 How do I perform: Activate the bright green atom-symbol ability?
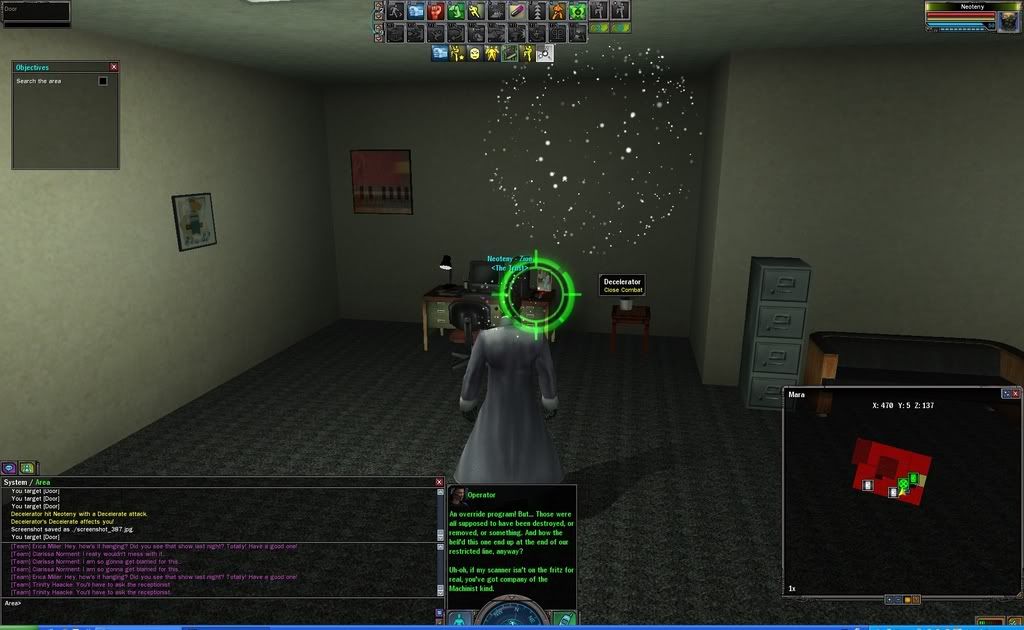click(577, 11)
